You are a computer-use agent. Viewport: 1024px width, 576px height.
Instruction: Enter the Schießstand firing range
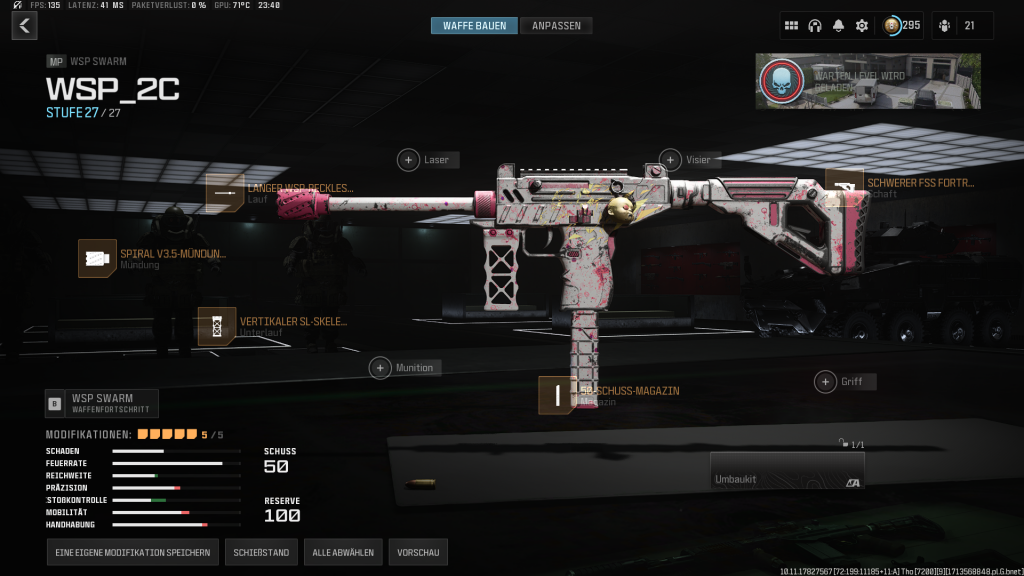coord(261,552)
